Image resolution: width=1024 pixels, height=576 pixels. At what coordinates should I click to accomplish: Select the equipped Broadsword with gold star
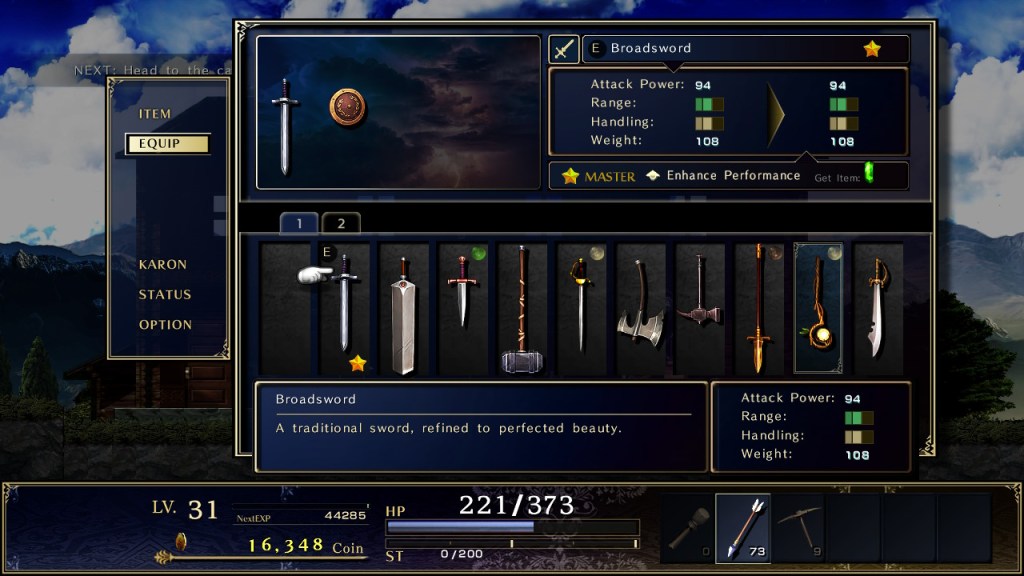click(x=344, y=308)
